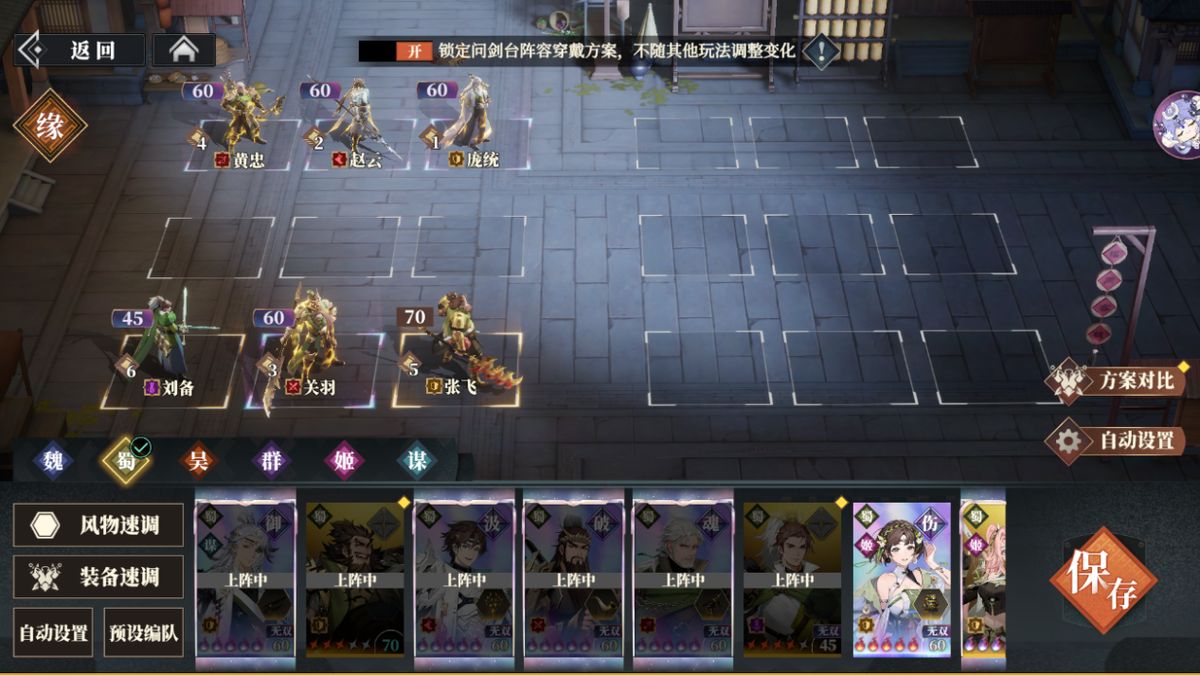The width and height of the screenshot is (1200, 675).
Task: Go back with the 返回 button
Action: click(x=82, y=50)
